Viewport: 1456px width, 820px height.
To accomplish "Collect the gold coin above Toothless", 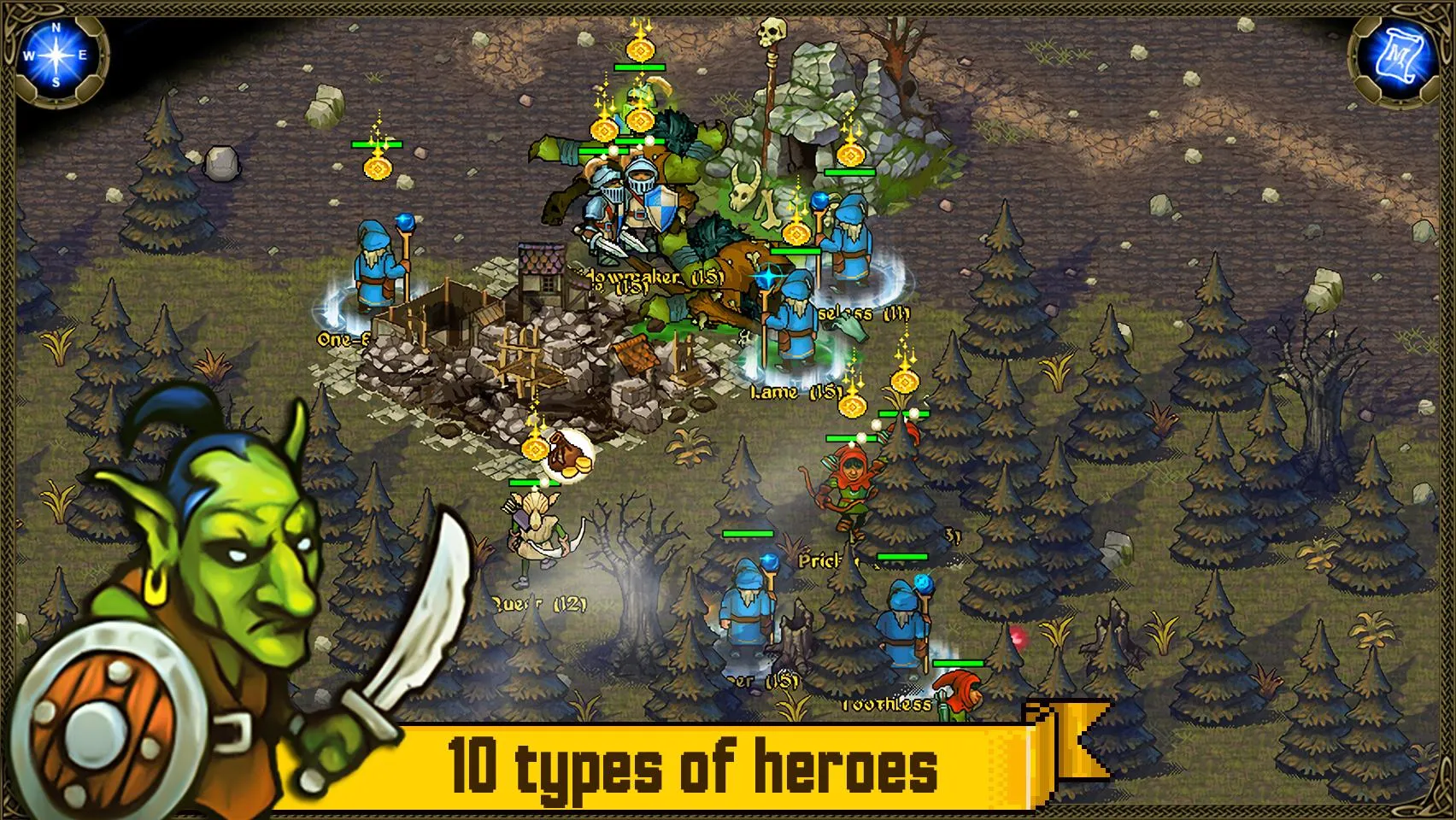I will [x=904, y=382].
